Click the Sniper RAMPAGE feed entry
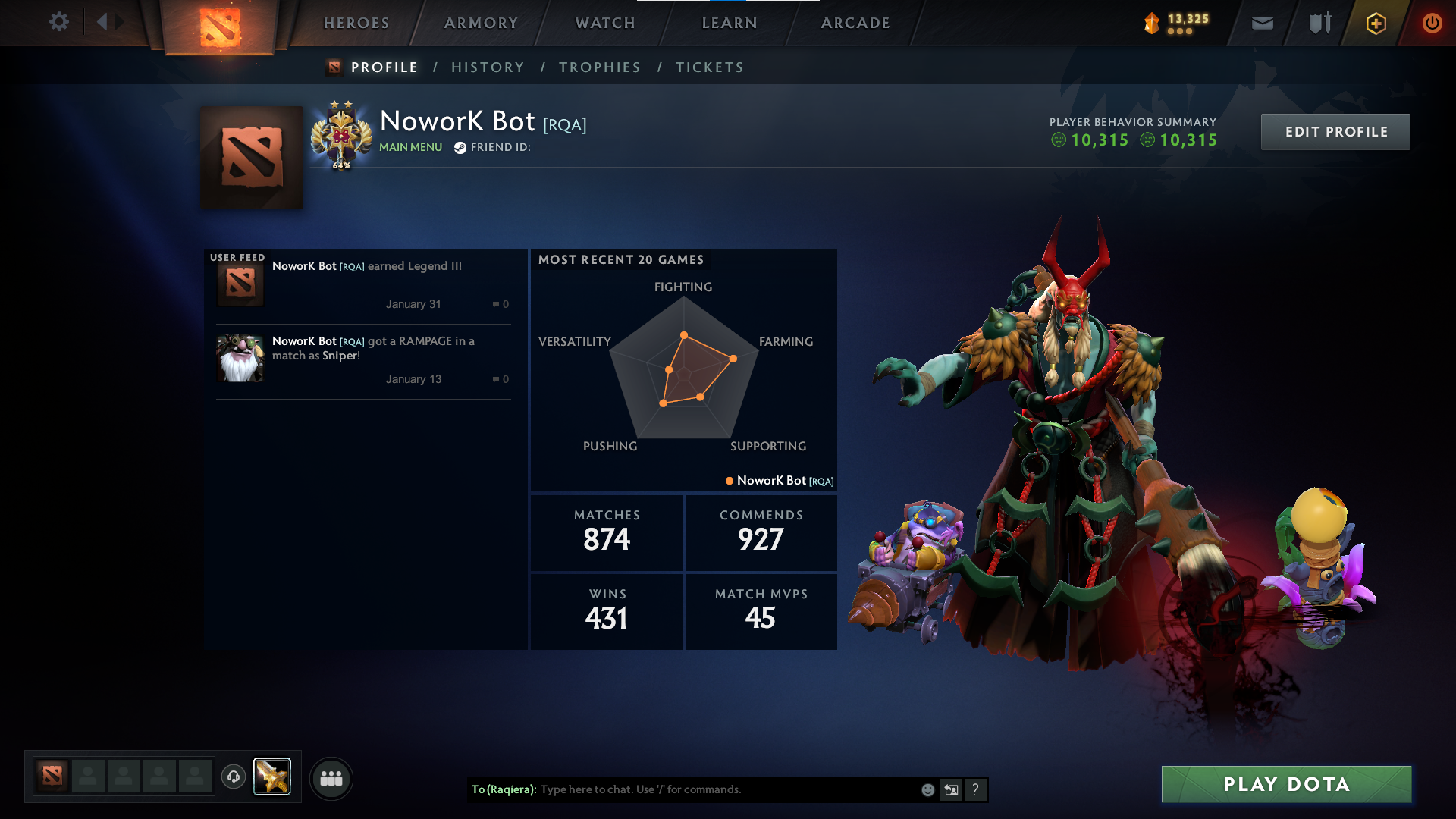This screenshot has height=819, width=1456. point(363,356)
